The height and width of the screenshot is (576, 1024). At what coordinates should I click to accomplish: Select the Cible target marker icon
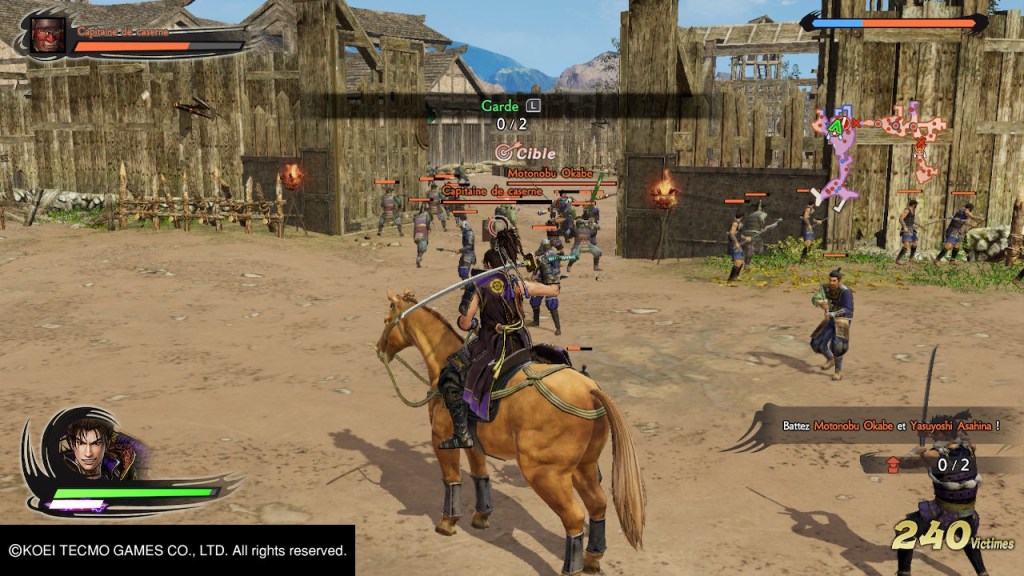504,154
